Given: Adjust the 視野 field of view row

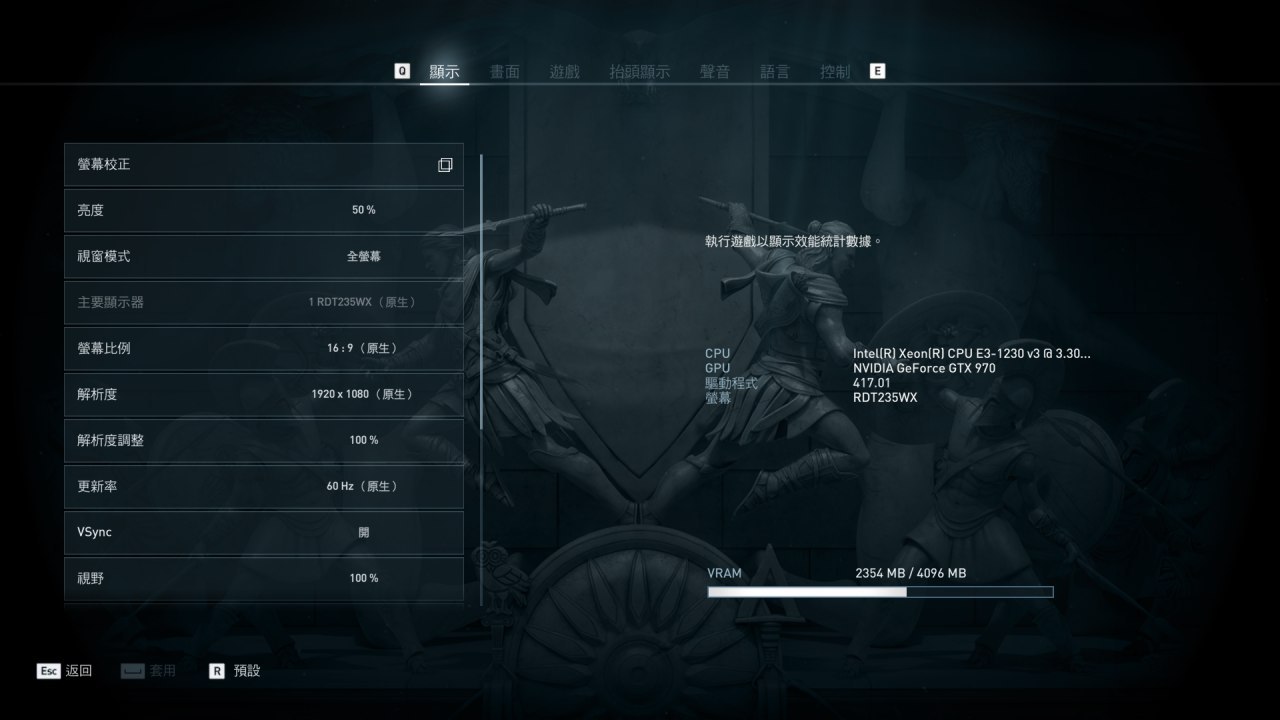Looking at the screenshot, I should tap(264, 578).
